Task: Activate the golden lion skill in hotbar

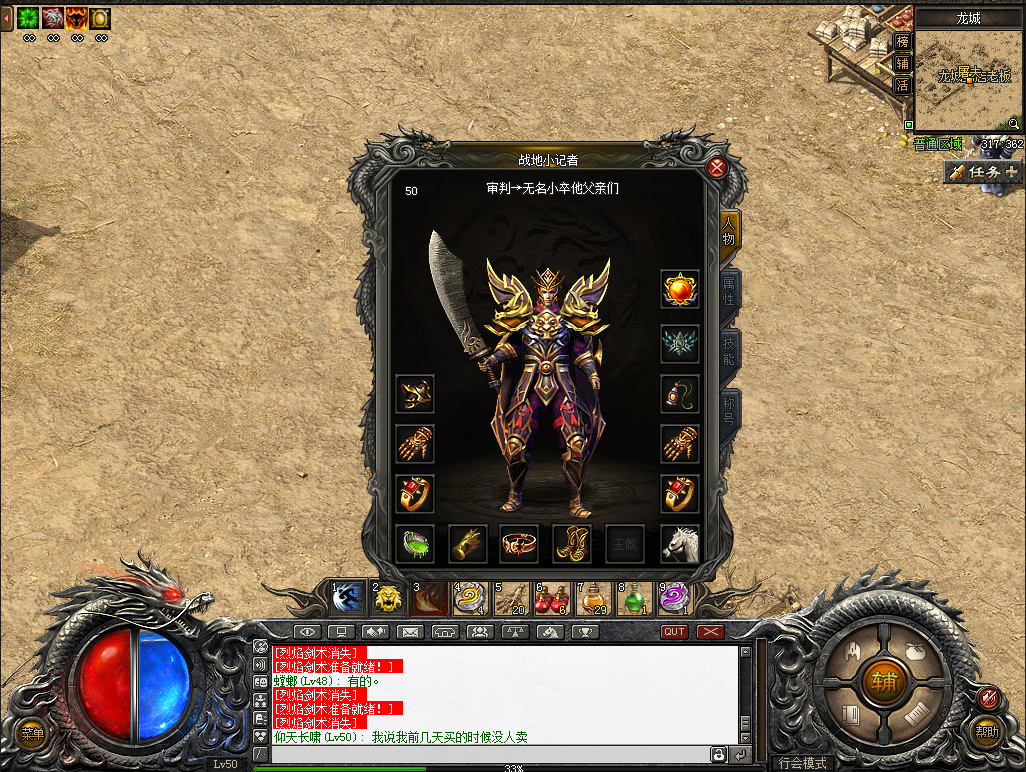Action: pyautogui.click(x=387, y=598)
